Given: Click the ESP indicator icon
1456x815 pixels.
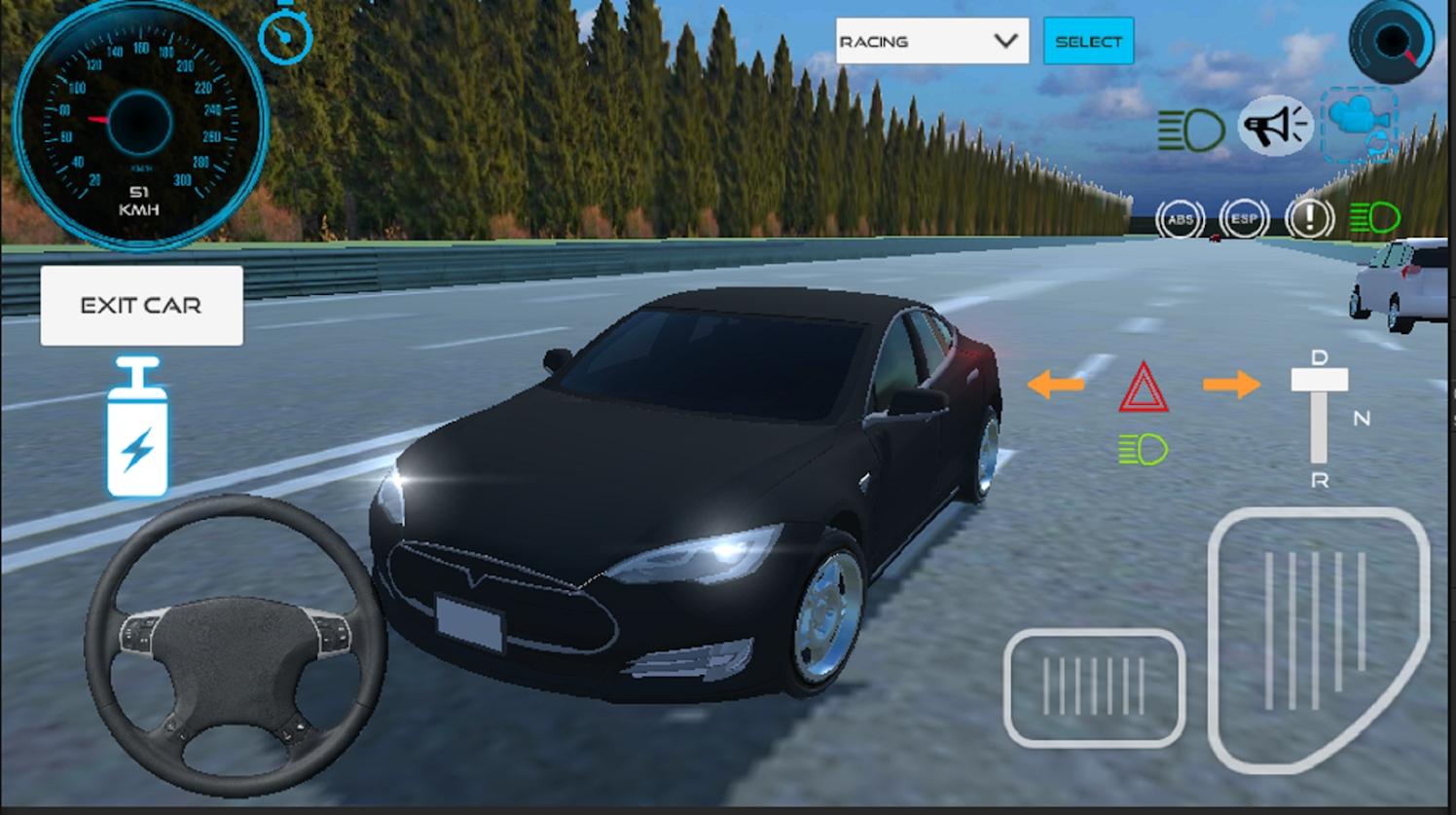Looking at the screenshot, I should coord(1245,219).
